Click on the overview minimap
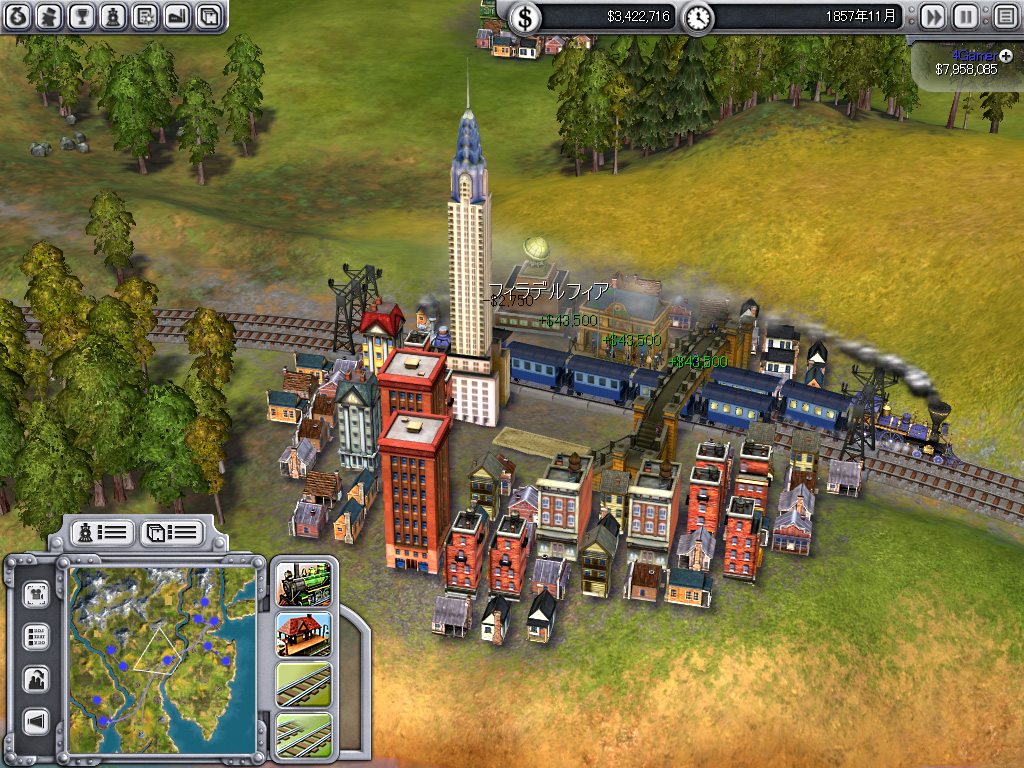1024x768 pixels. [x=162, y=650]
